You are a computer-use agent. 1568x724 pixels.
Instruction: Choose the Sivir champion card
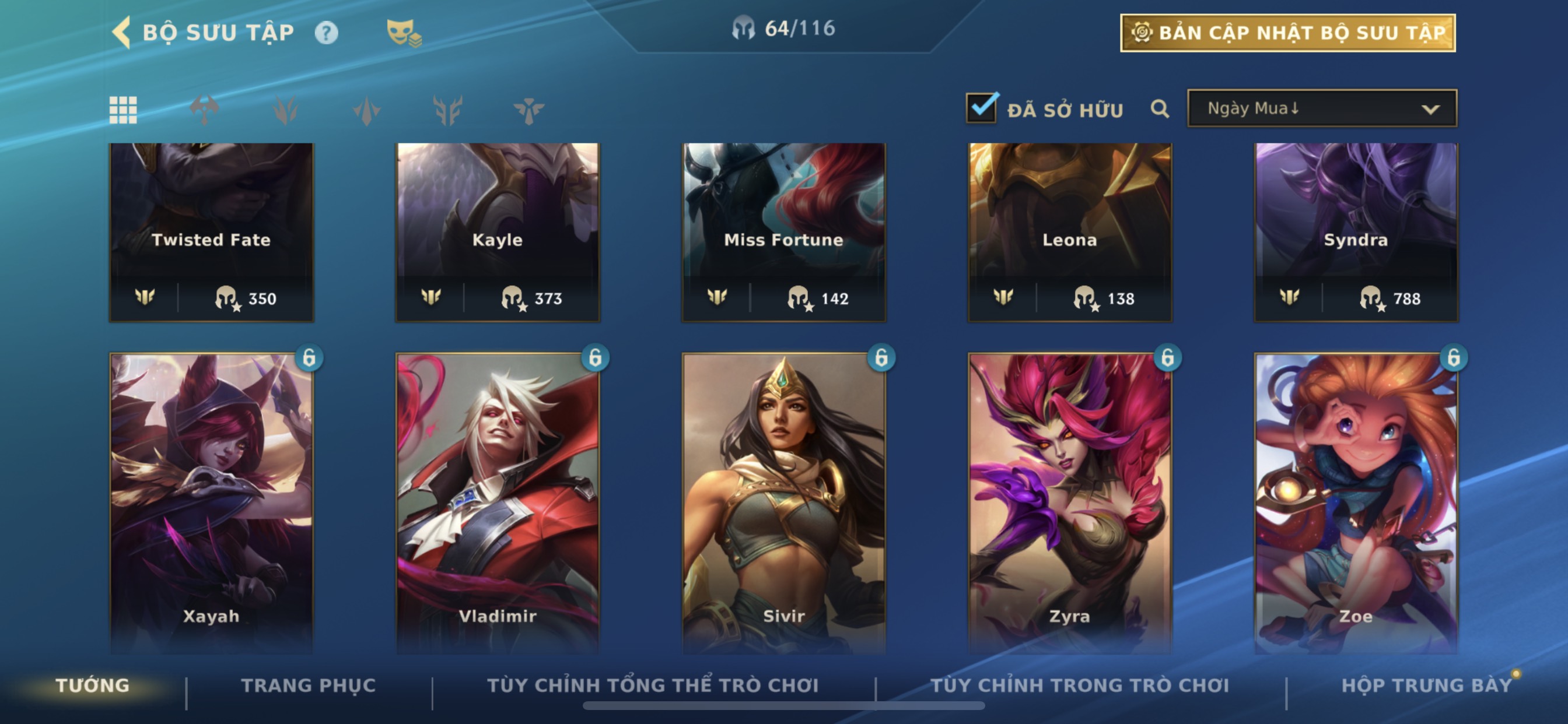click(x=783, y=502)
